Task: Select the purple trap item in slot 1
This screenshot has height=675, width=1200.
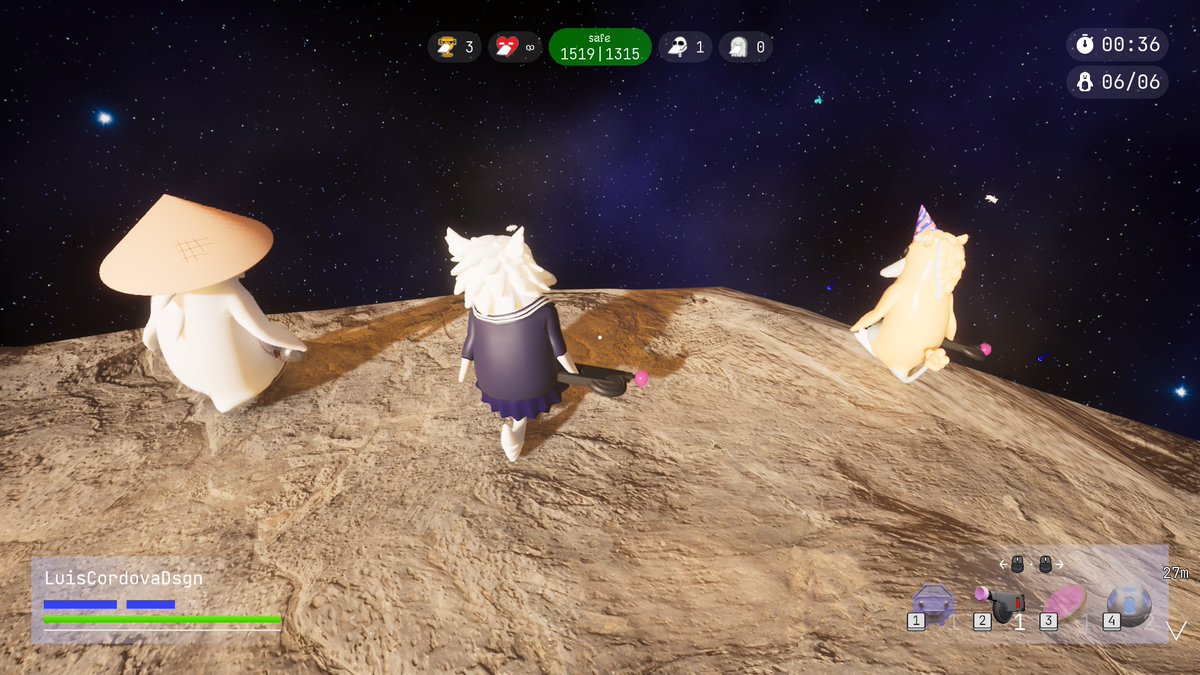Action: [933, 603]
